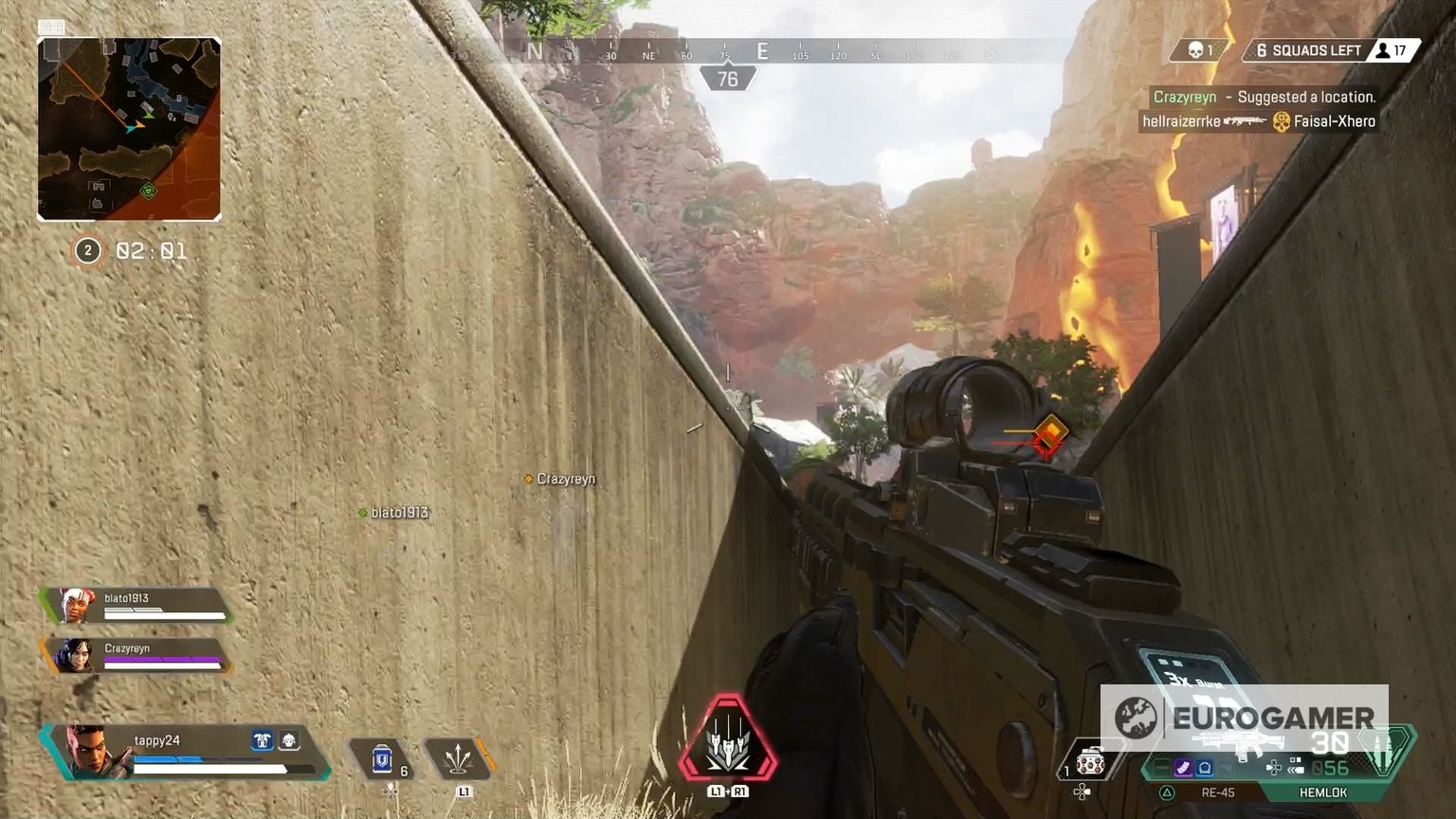Open the minimap in the corner
Screen dimensions: 1456x819
pos(130,126)
